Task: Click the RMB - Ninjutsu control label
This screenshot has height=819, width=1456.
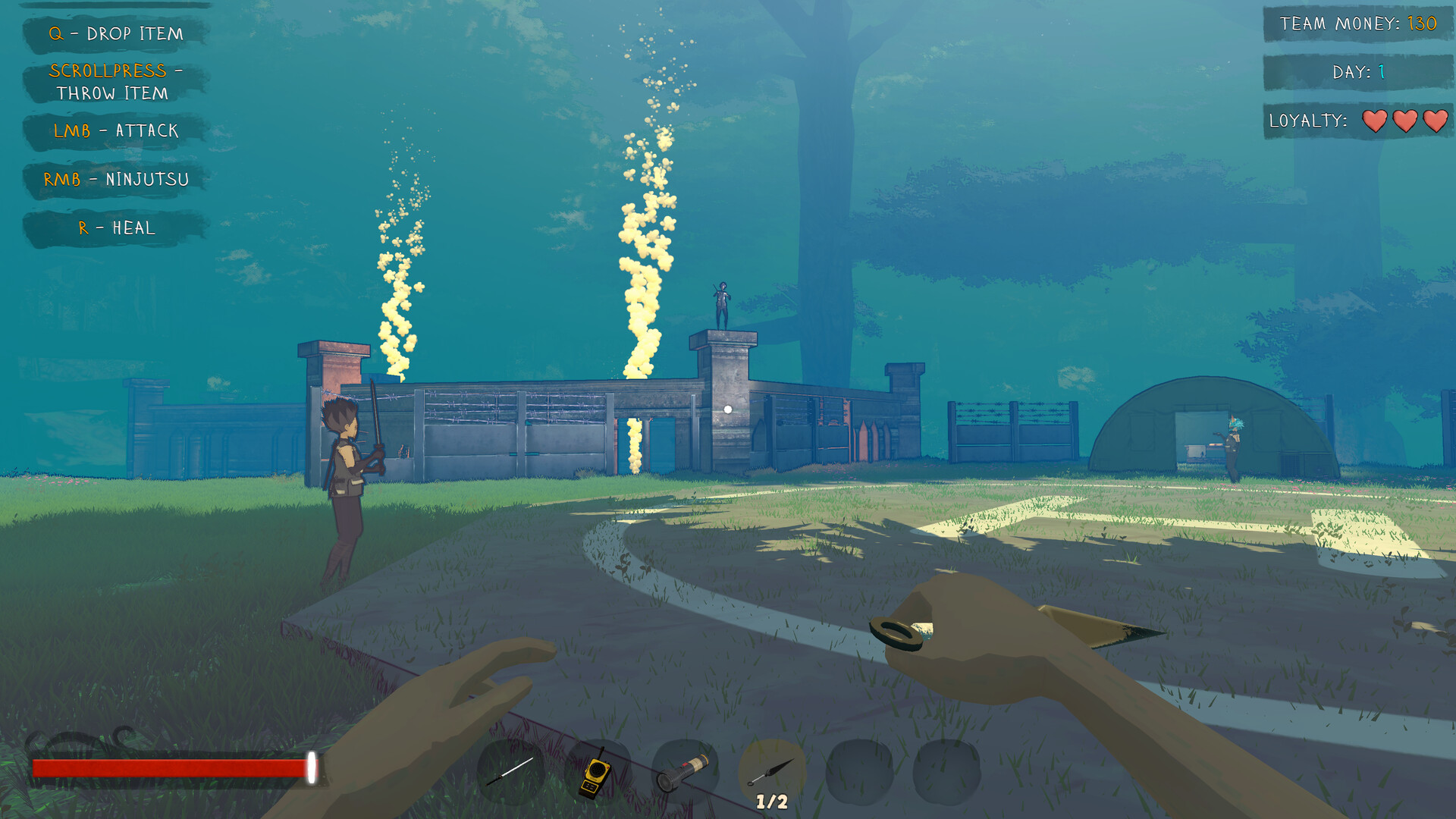Action: point(115,180)
